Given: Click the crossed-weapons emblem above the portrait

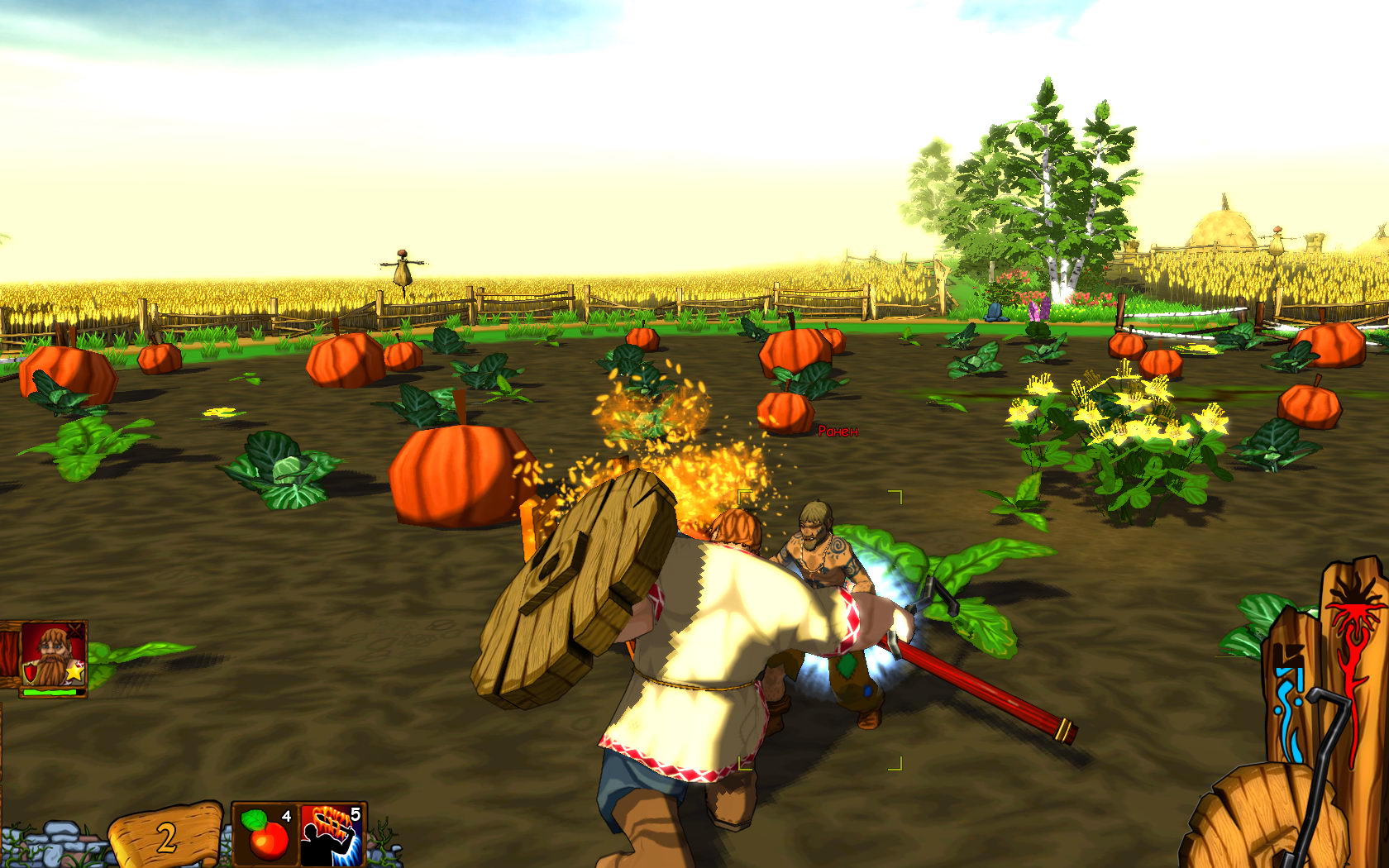Looking at the screenshot, I should [74, 631].
